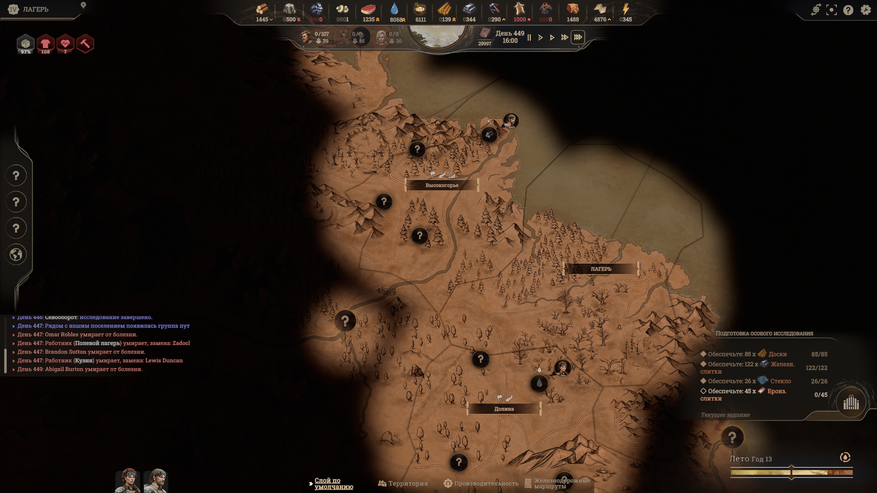Screen dimensions: 877x493
Task: Click the water droplet resource icon
Action: 395,10
